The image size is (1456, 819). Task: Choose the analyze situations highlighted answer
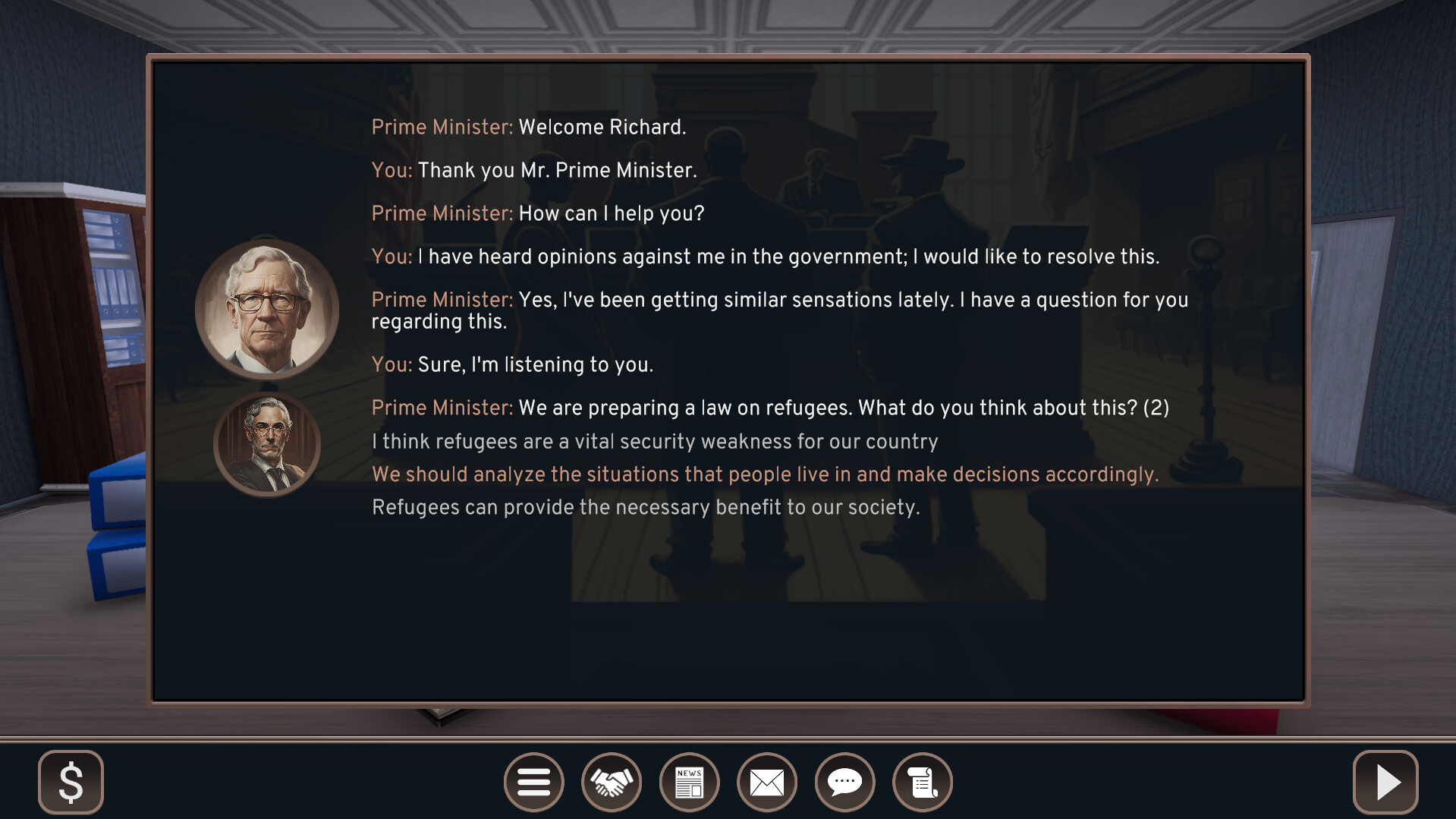(765, 474)
